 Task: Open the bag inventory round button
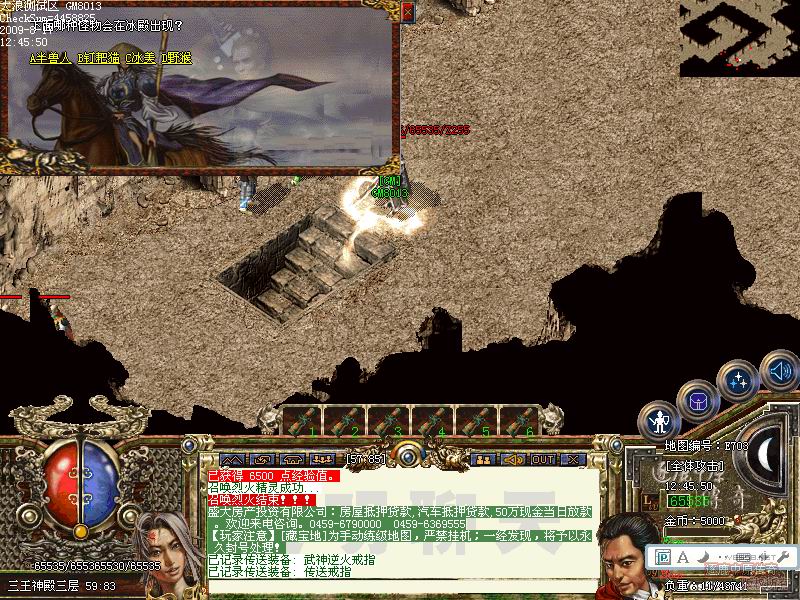[x=697, y=400]
